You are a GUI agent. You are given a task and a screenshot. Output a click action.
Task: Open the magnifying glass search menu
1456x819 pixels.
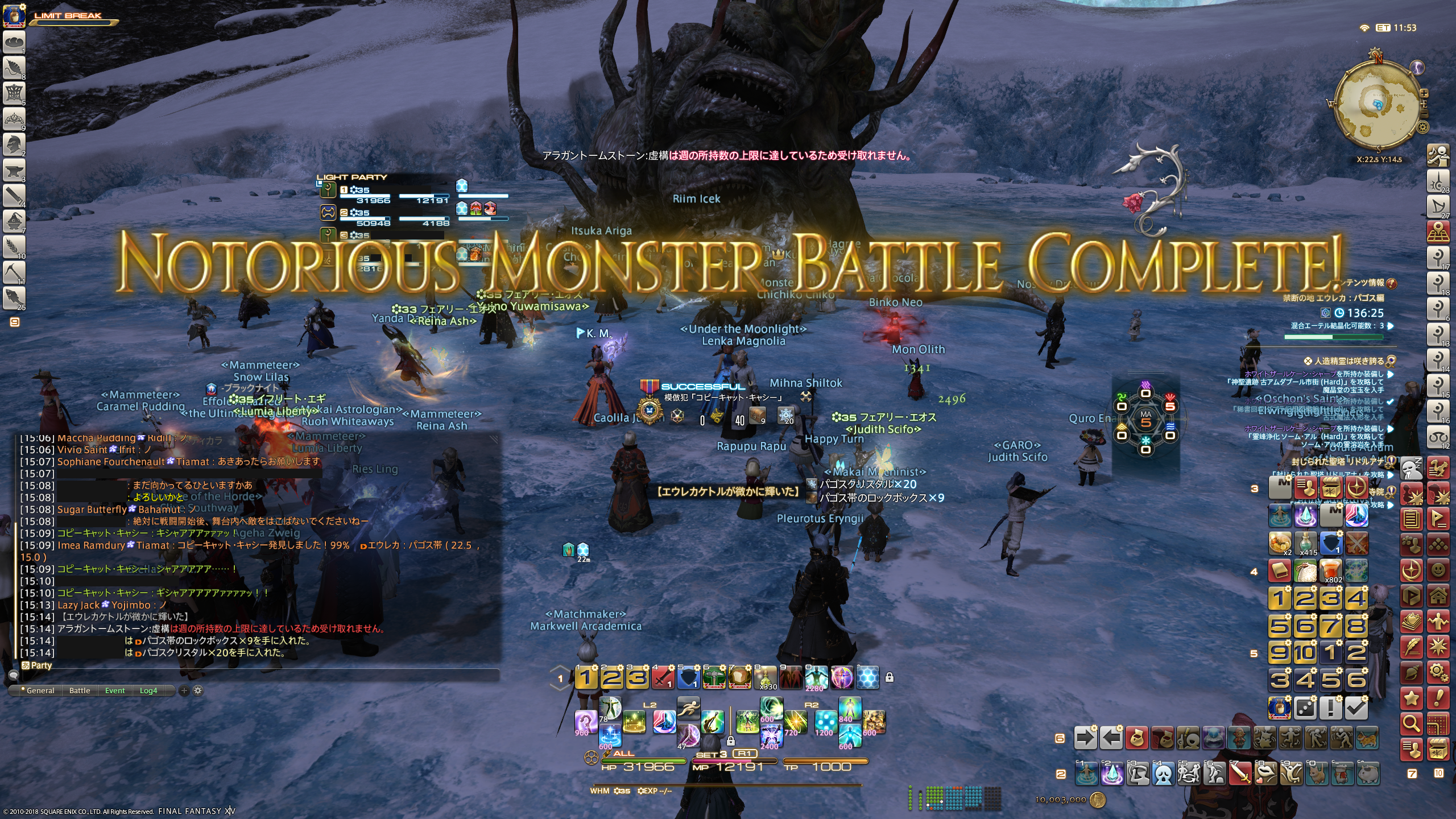(1411, 723)
